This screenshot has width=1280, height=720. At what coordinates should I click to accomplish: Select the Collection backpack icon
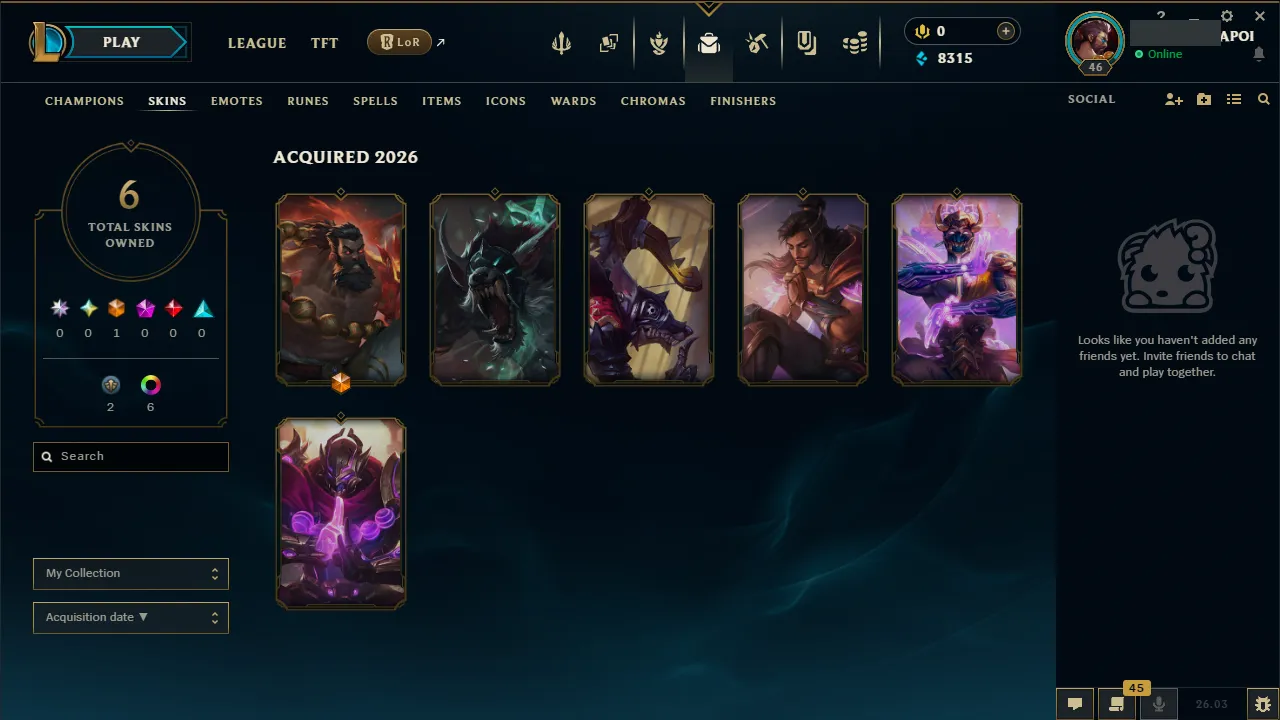click(709, 43)
